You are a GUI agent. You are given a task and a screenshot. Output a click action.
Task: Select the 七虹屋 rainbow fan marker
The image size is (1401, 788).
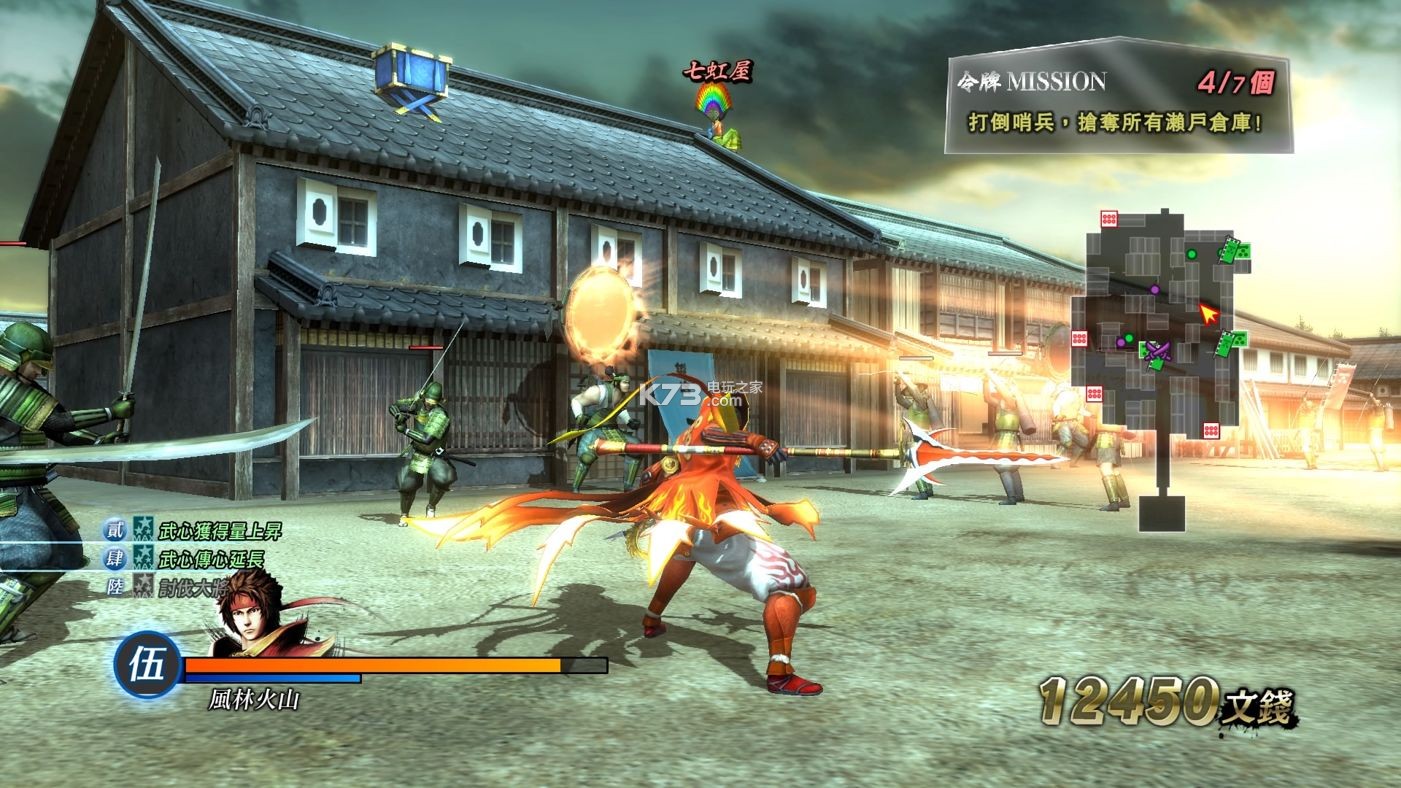coord(717,100)
